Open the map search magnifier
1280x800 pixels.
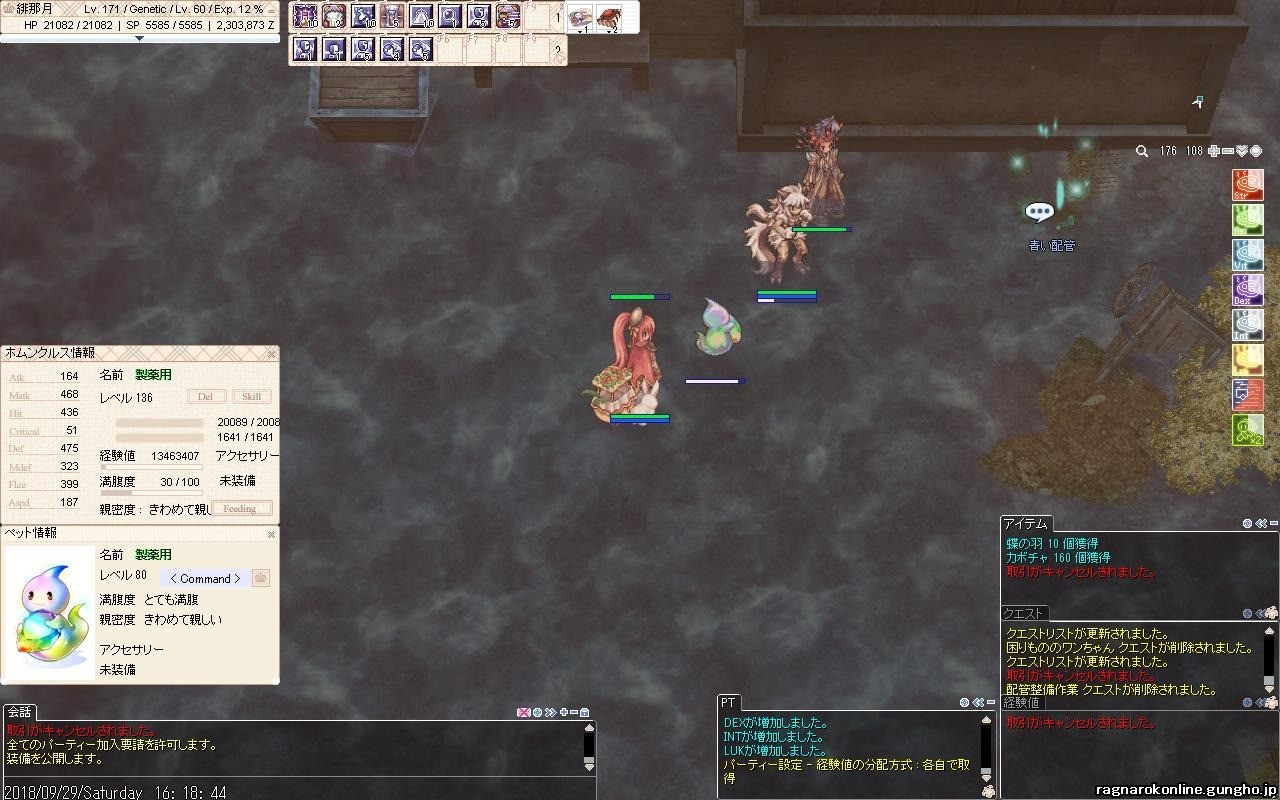point(1142,151)
